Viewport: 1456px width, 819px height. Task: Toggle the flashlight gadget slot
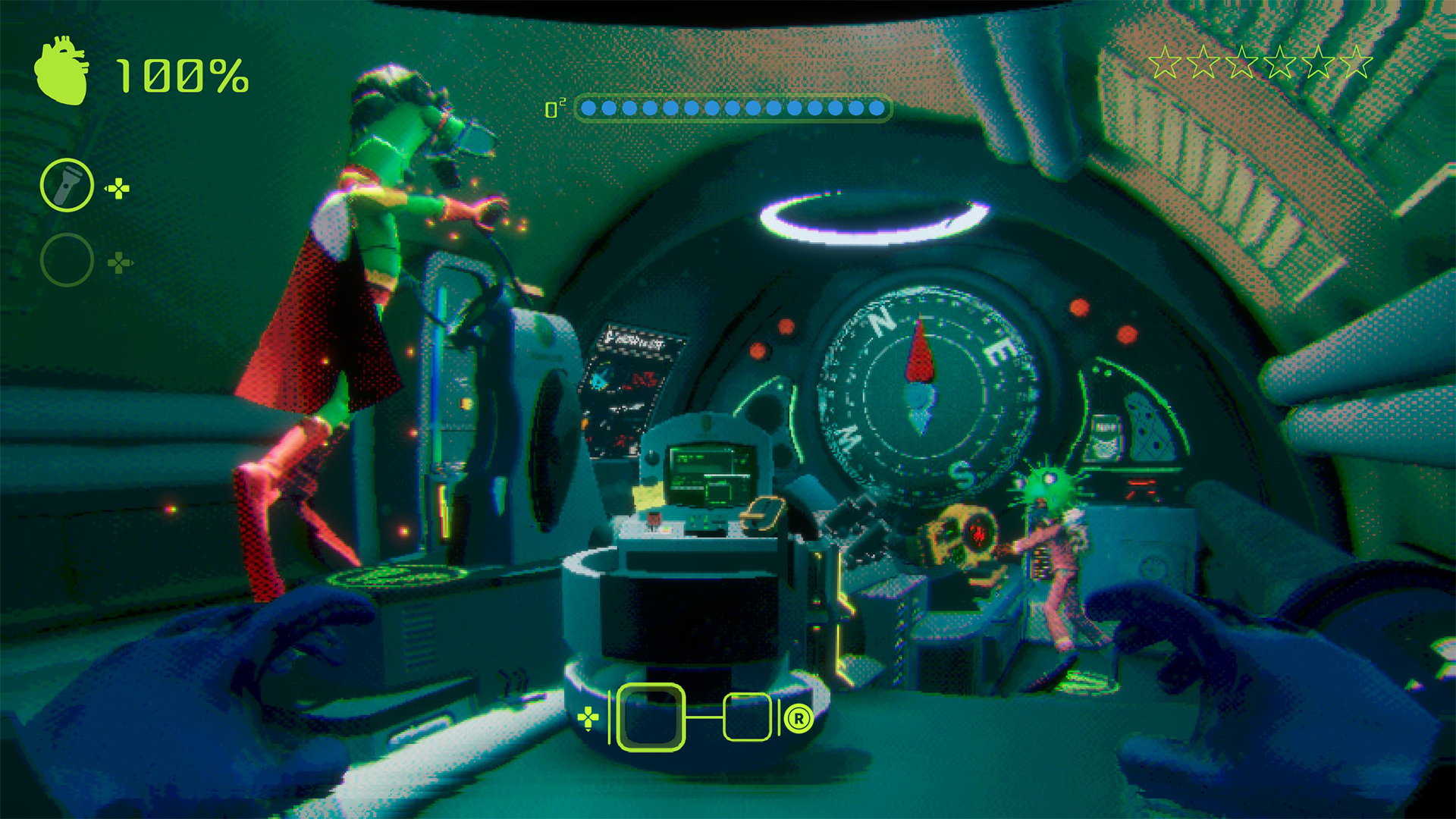(x=67, y=184)
